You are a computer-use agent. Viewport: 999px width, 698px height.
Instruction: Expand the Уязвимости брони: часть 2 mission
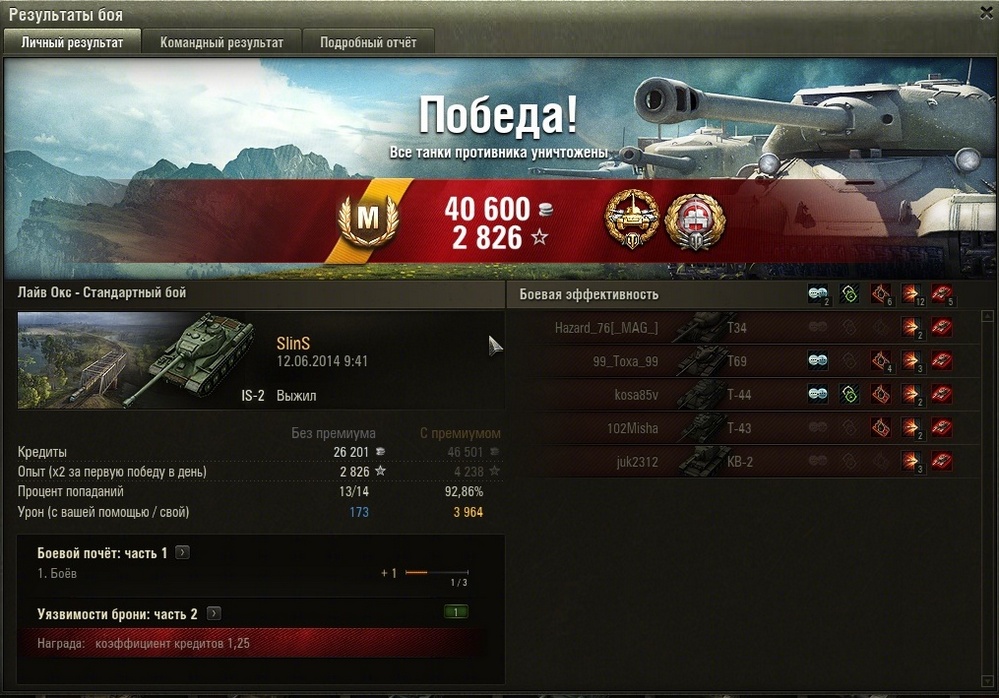click(x=214, y=613)
